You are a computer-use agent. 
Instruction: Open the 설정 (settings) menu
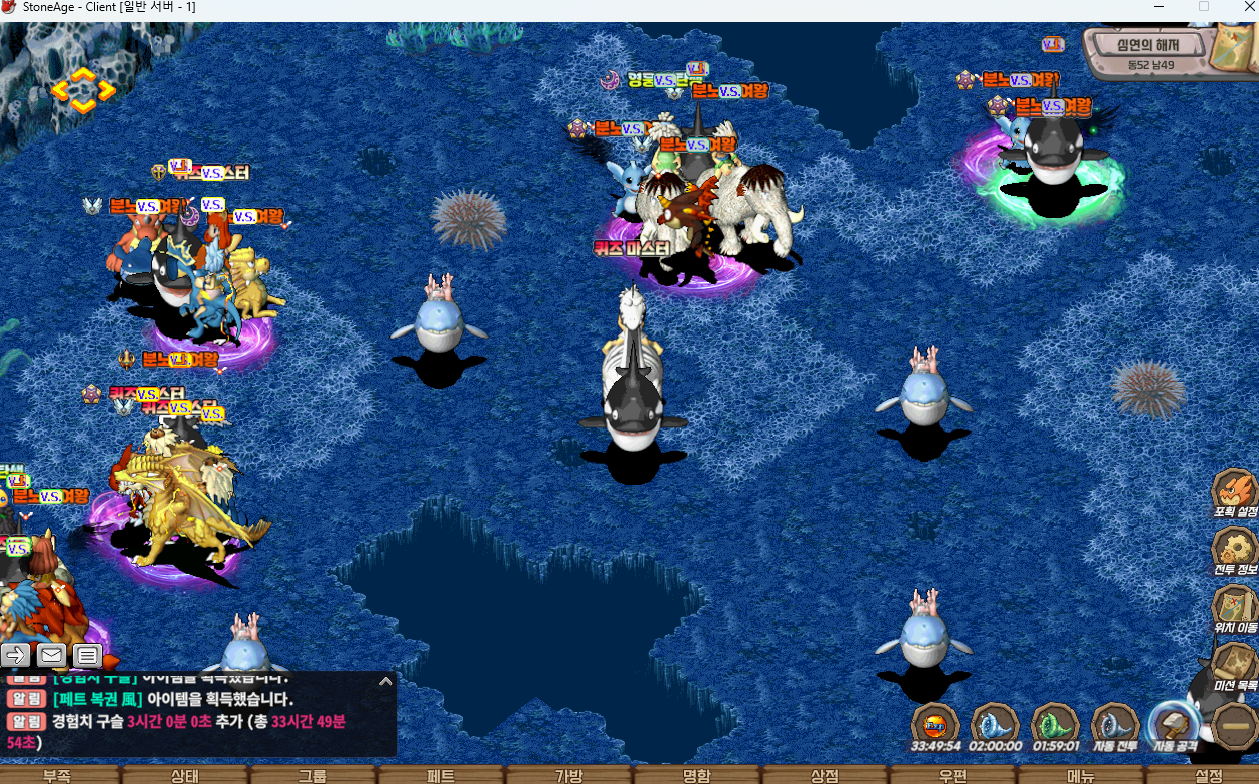point(1208,775)
